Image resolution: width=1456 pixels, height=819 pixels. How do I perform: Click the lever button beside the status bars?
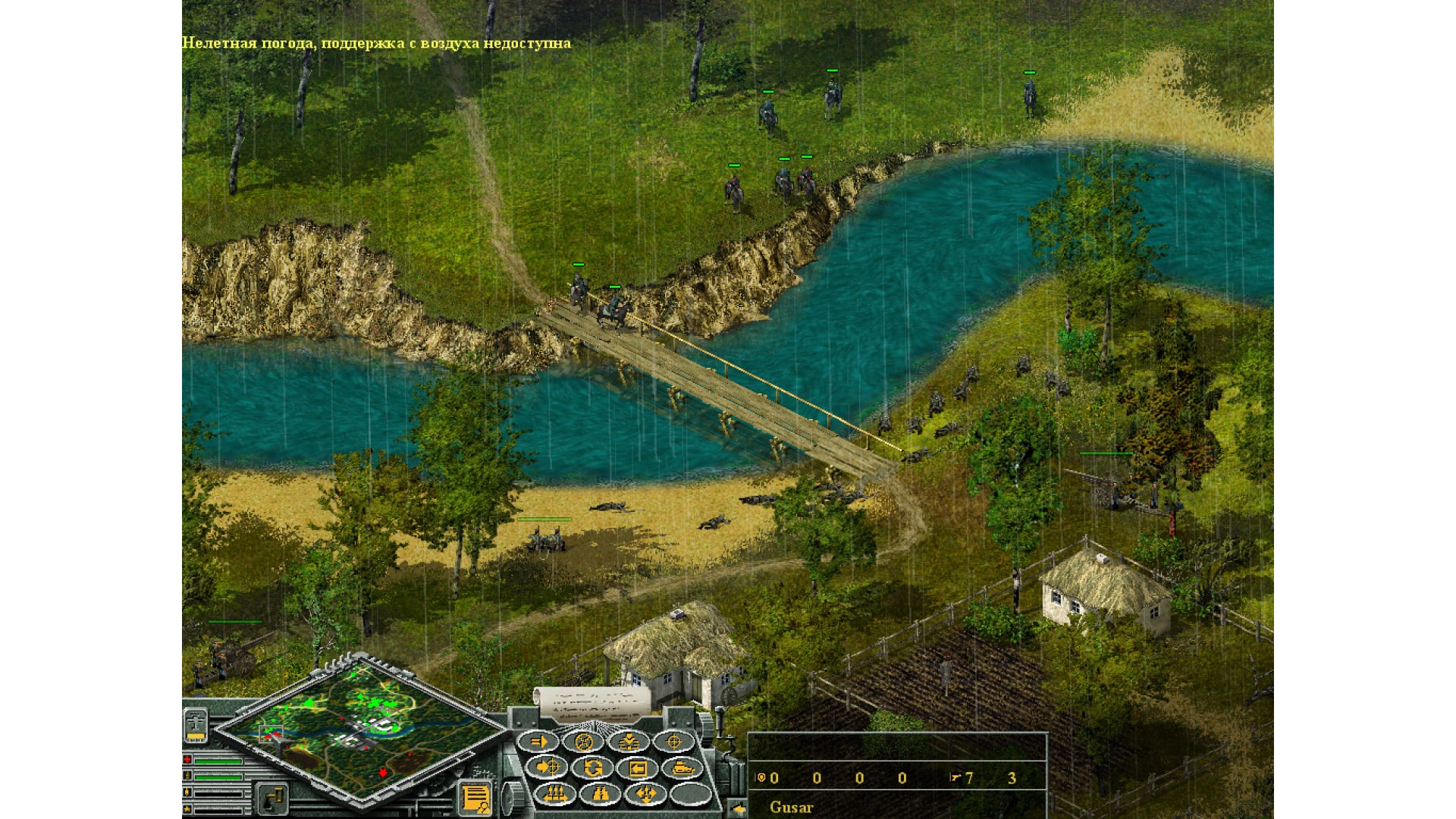coord(271,799)
